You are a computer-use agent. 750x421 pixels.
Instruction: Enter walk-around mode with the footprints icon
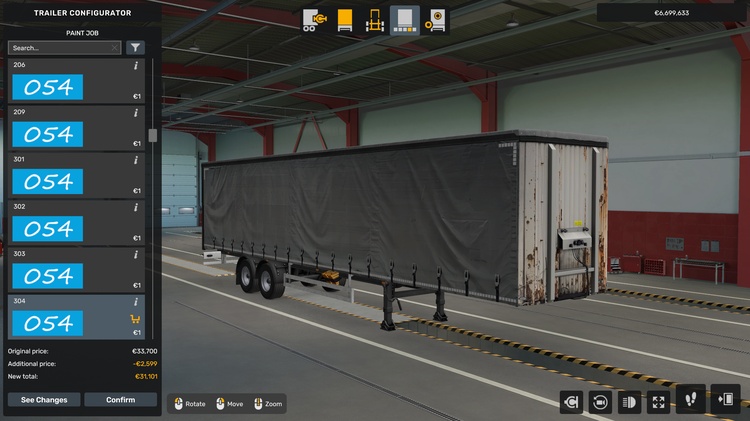coord(691,400)
